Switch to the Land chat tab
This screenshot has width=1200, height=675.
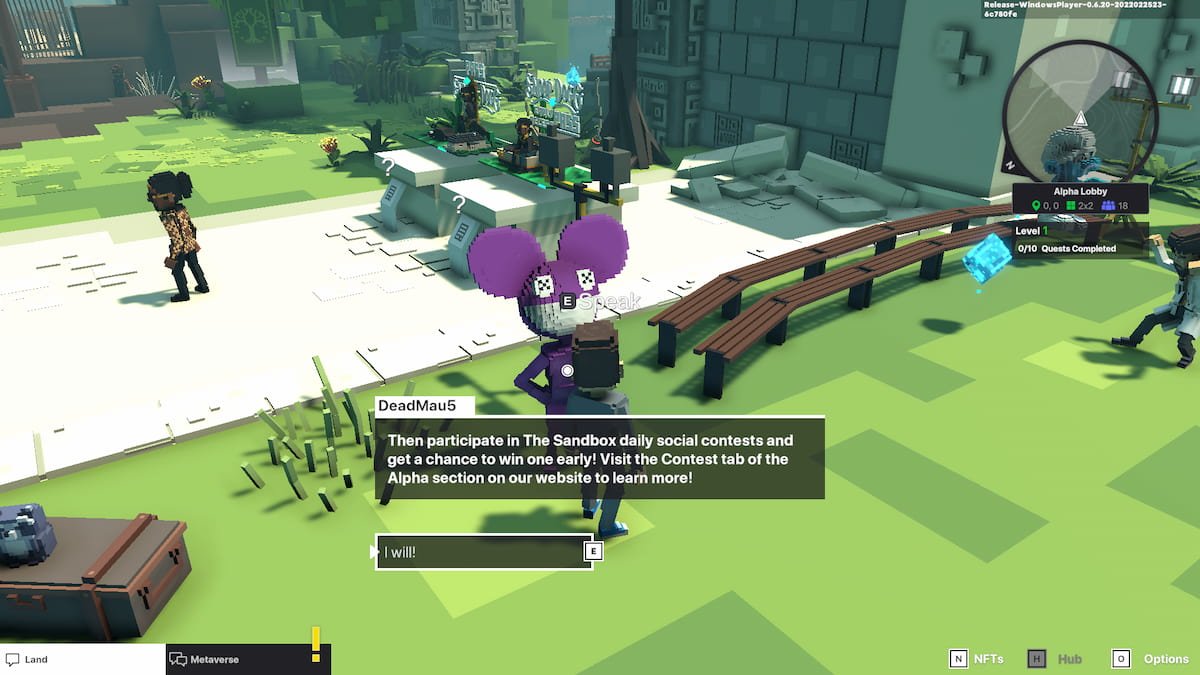(82, 659)
